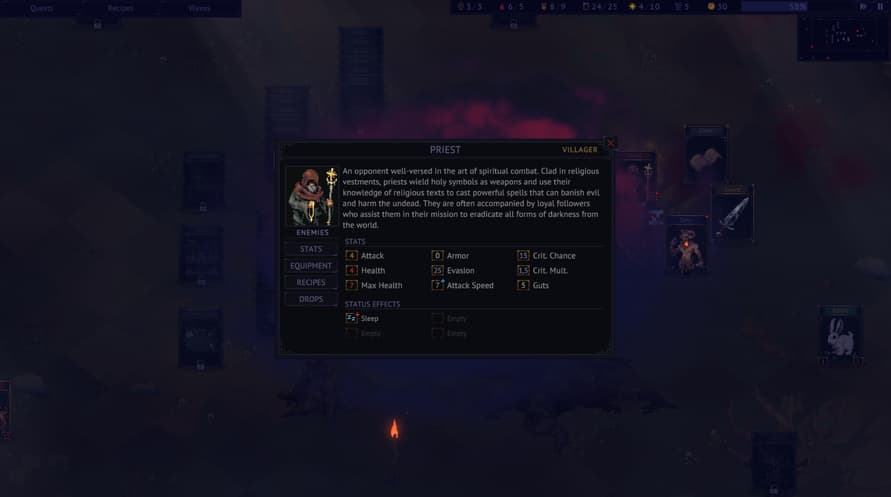The width and height of the screenshot is (891, 497).
Task: Activate the fast-forward speed button
Action: tap(863, 6)
